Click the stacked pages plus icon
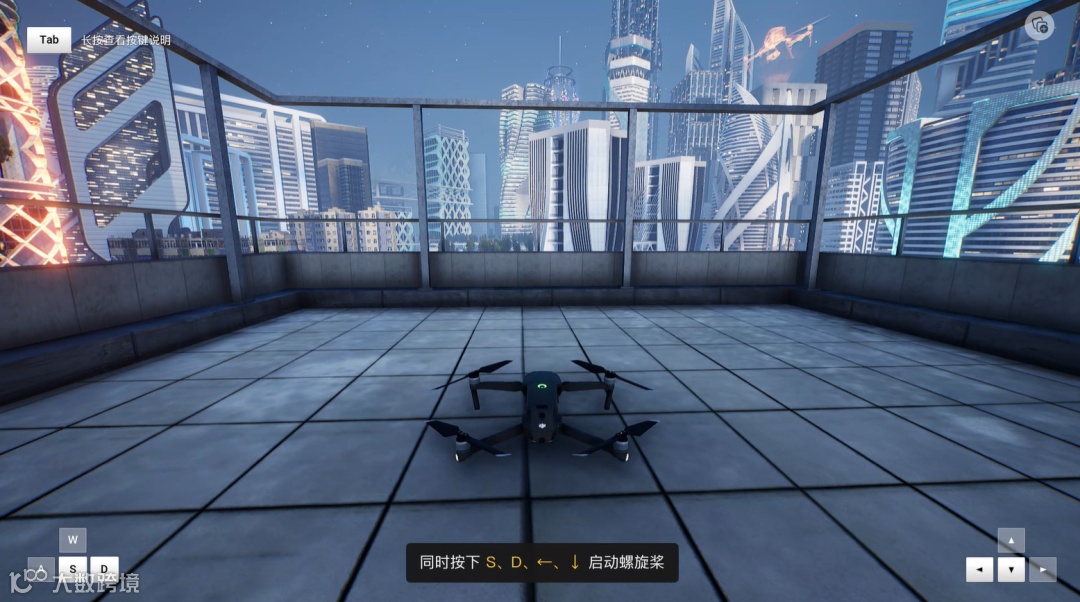This screenshot has width=1080, height=602. (x=1039, y=25)
